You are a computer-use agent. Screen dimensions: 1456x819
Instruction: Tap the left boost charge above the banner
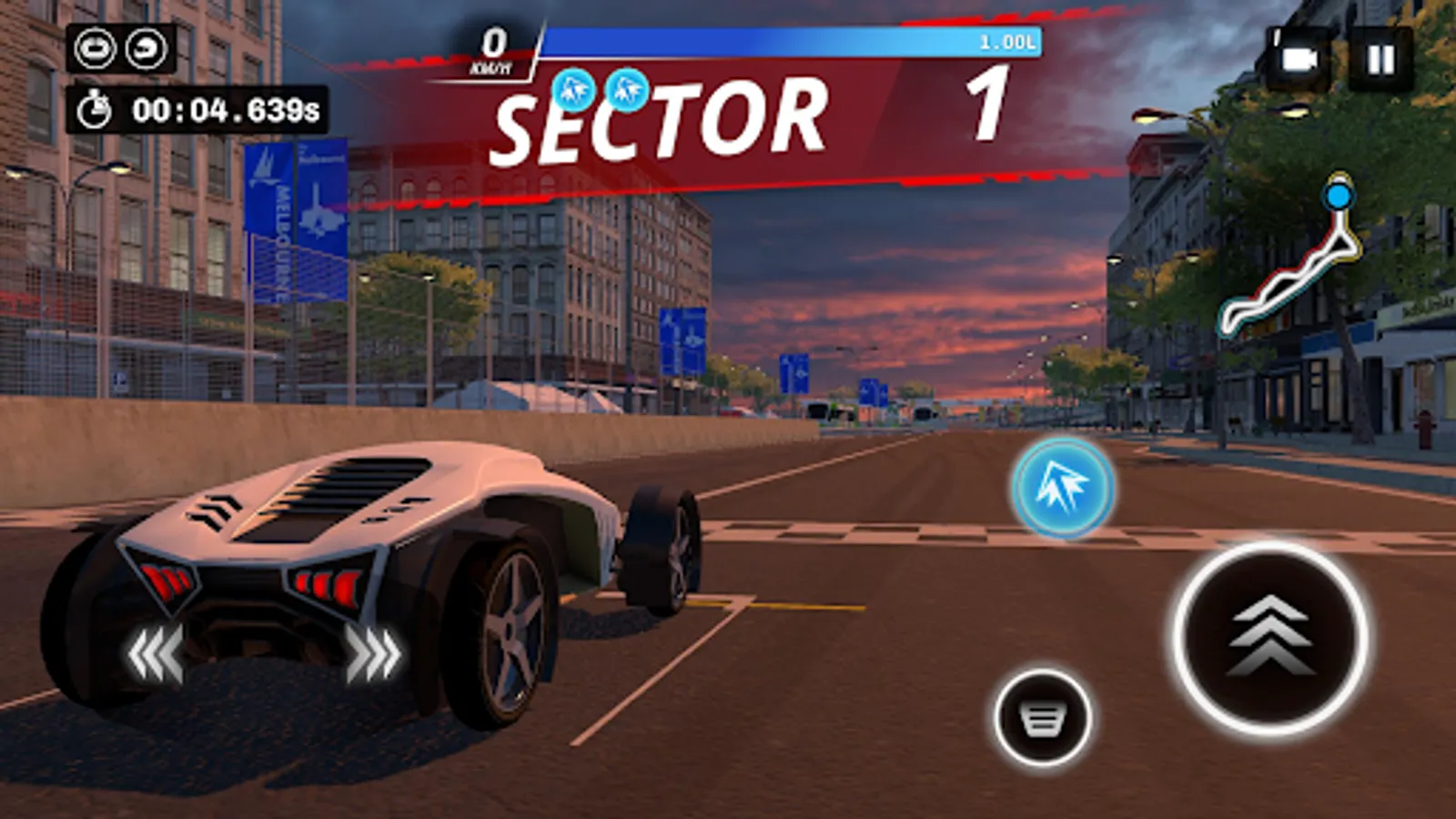[573, 91]
